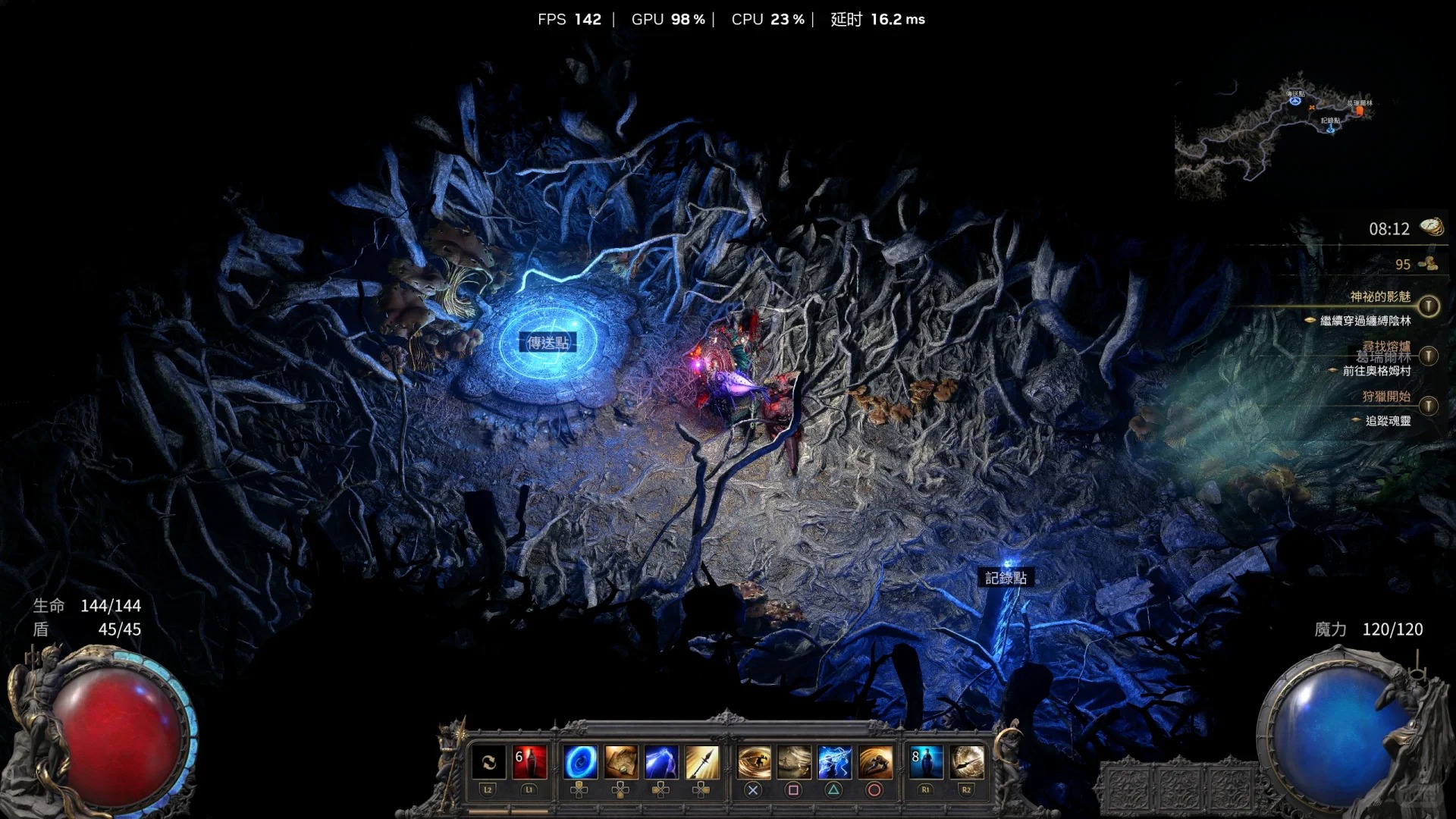
Task: Select the golden crouching warrior skill
Action: [875, 762]
